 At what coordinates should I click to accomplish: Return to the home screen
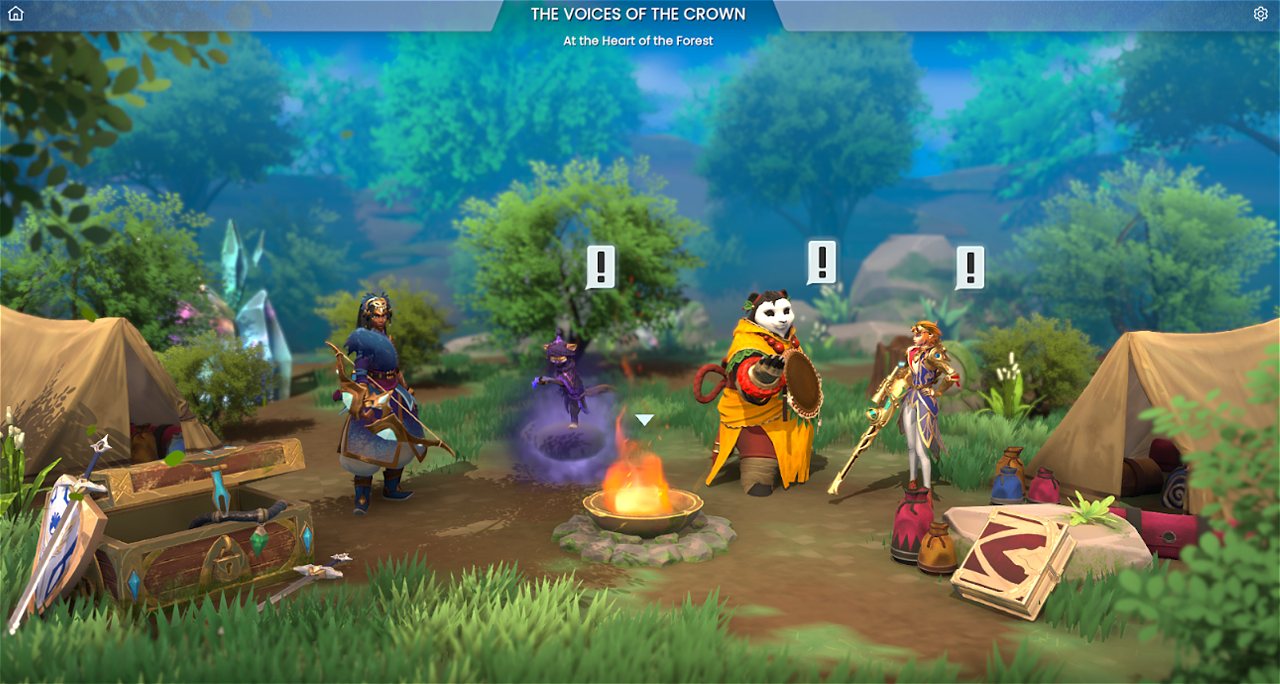(x=16, y=14)
